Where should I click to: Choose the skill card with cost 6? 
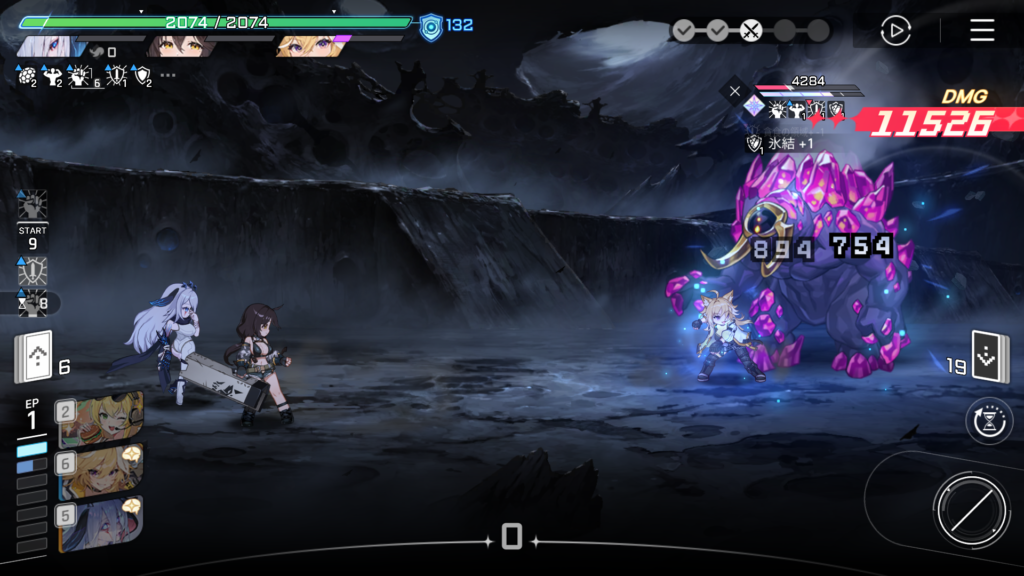101,472
